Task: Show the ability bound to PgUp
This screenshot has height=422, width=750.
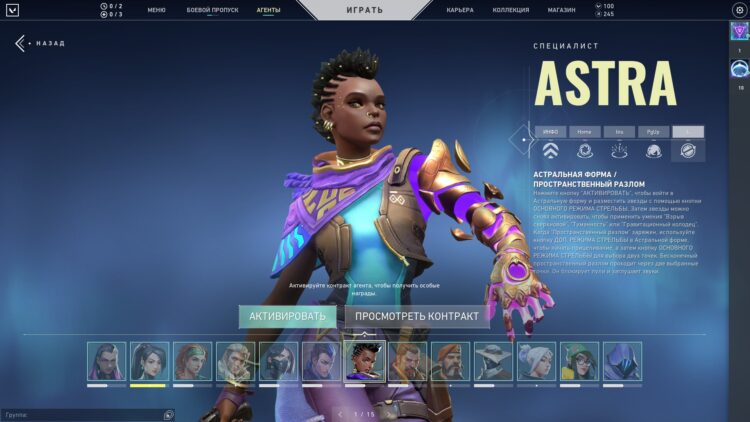Action: (x=653, y=132)
